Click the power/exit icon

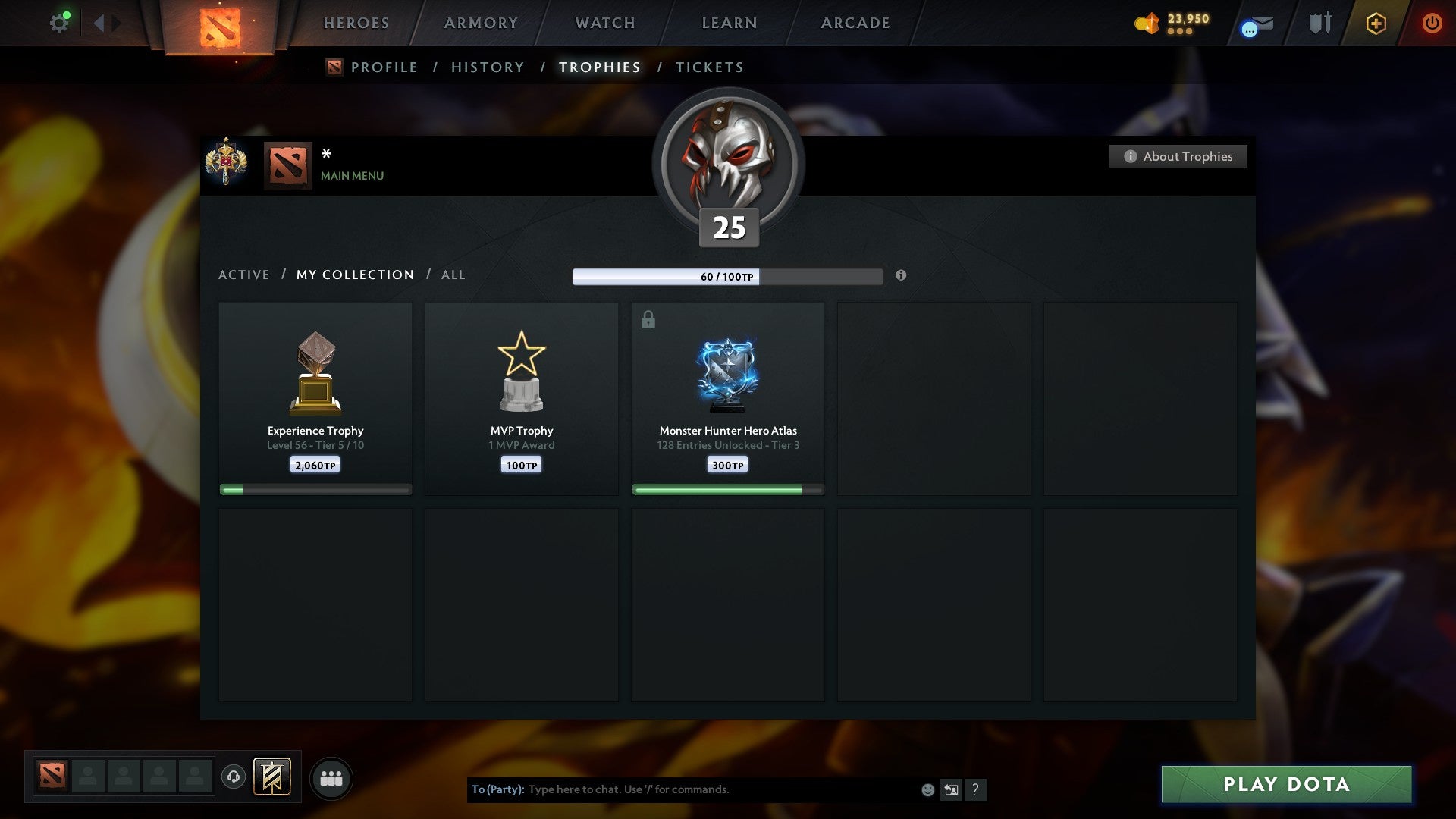(1432, 23)
